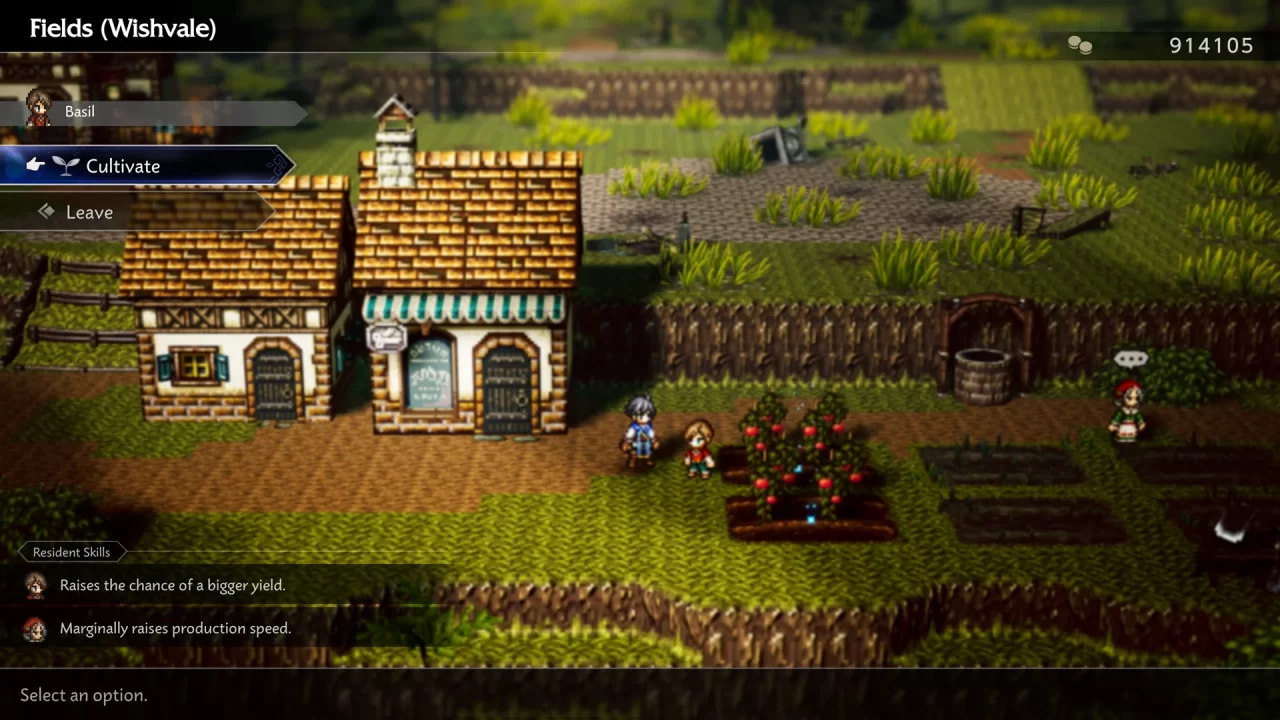The image size is (1280, 720).
Task: Select the sprout icon beside Cultivate
Action: pyautogui.click(x=65, y=166)
